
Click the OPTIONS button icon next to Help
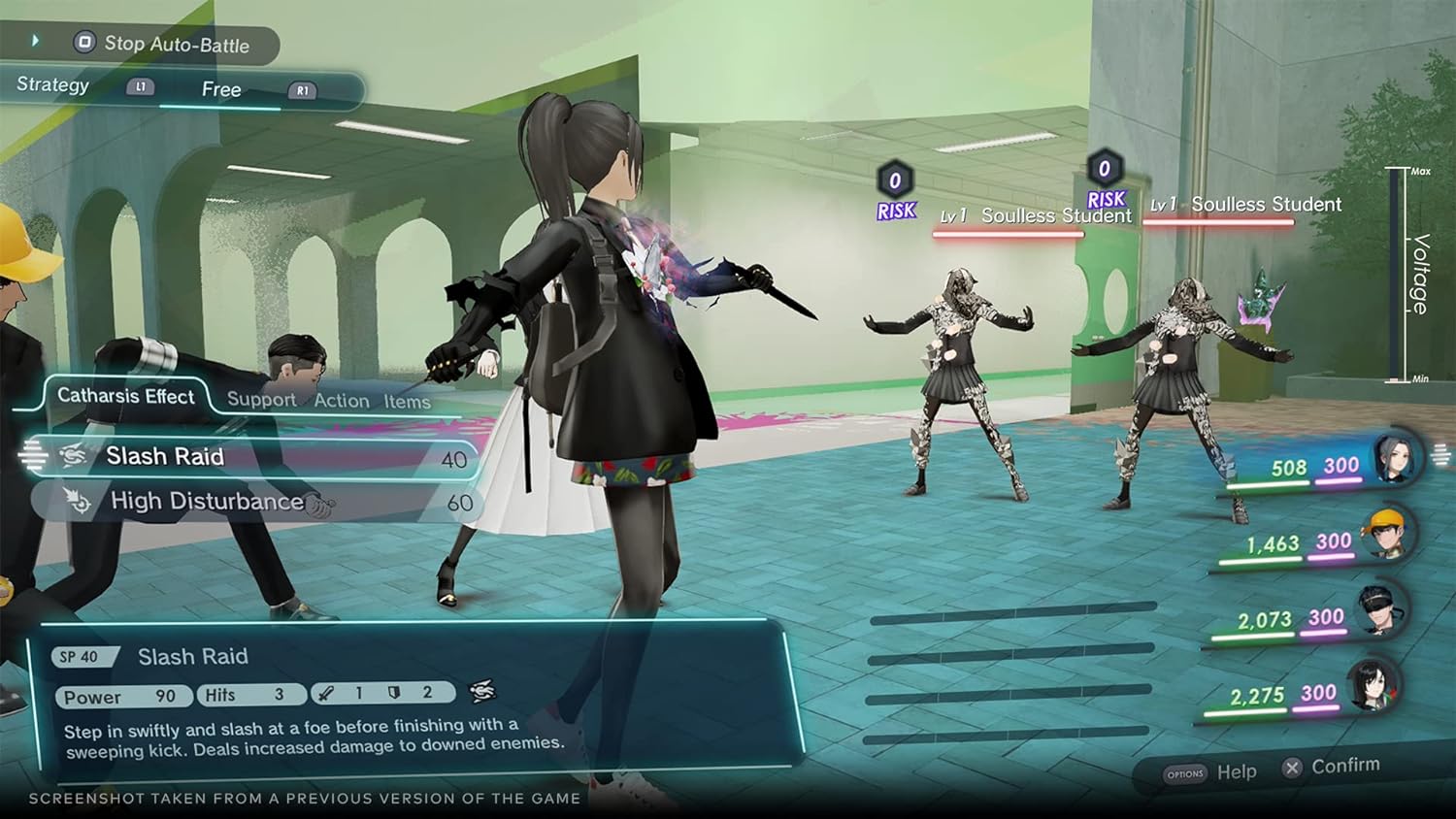[1183, 772]
